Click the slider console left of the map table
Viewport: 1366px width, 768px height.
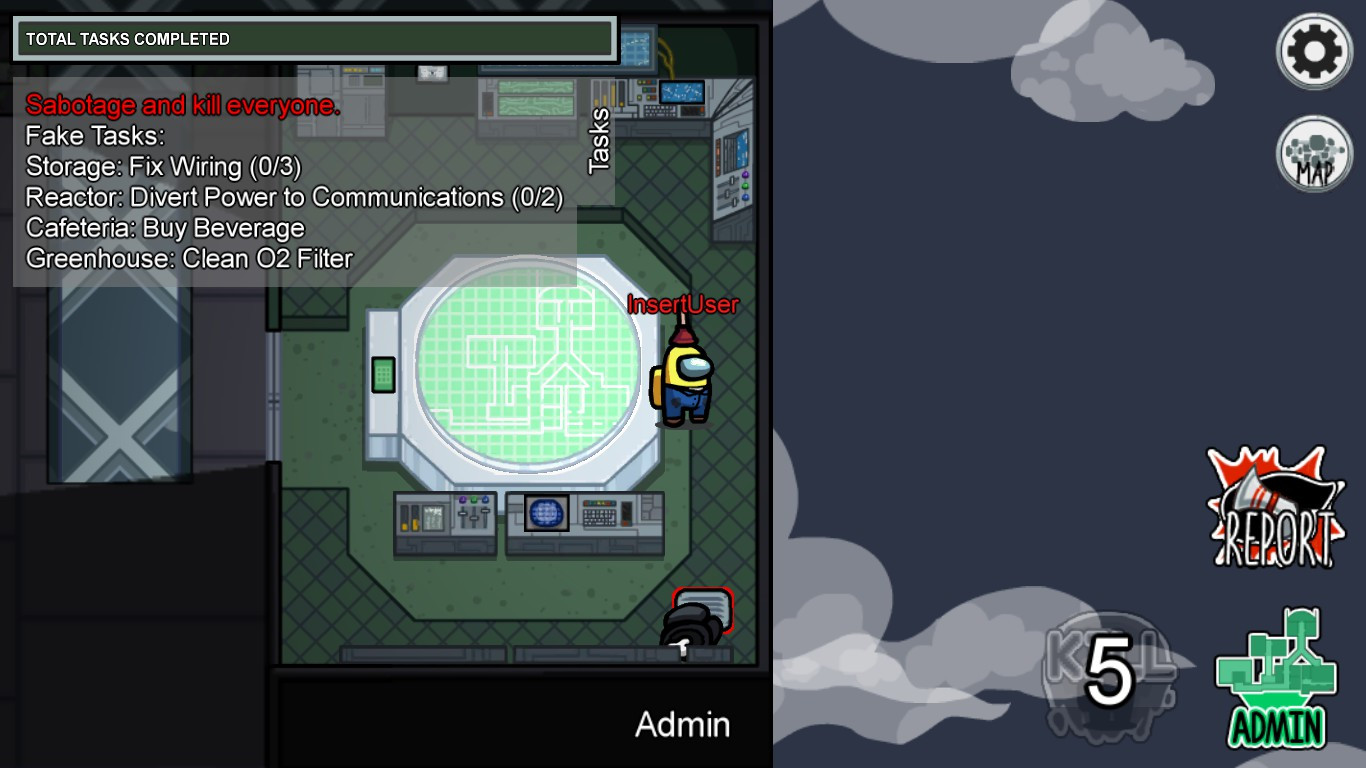[x=447, y=519]
